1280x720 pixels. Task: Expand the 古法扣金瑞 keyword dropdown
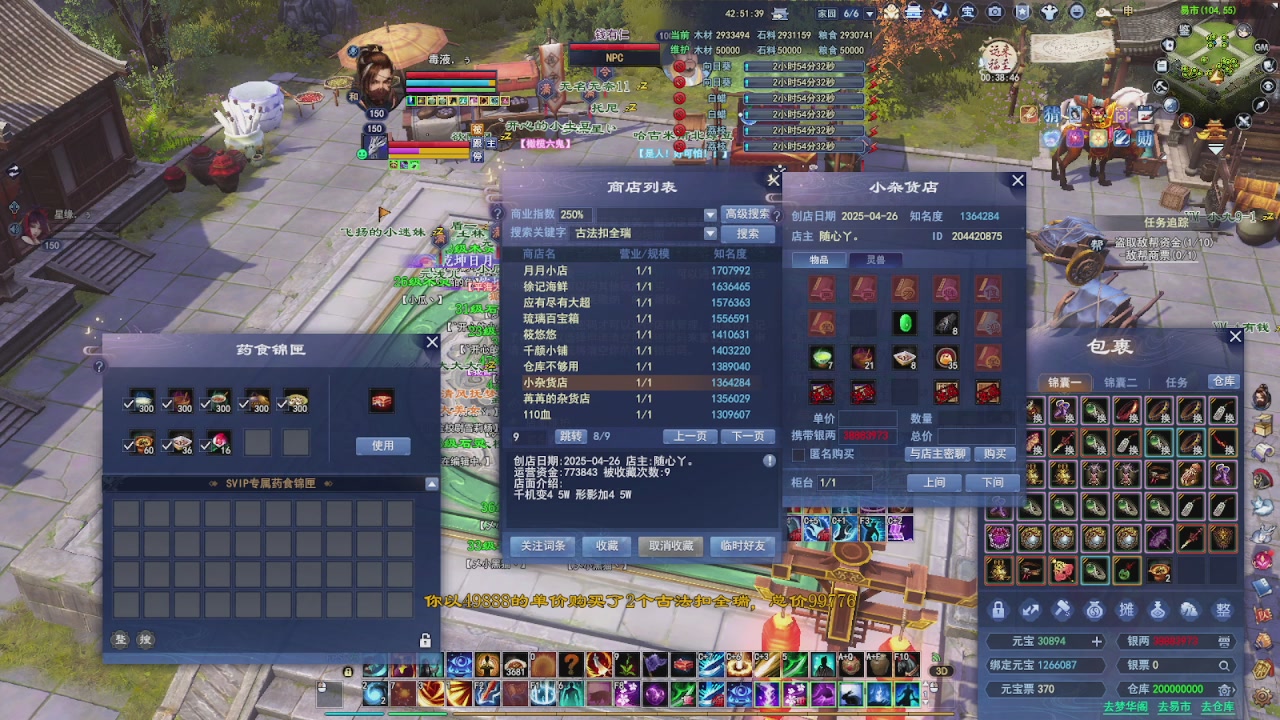click(710, 232)
